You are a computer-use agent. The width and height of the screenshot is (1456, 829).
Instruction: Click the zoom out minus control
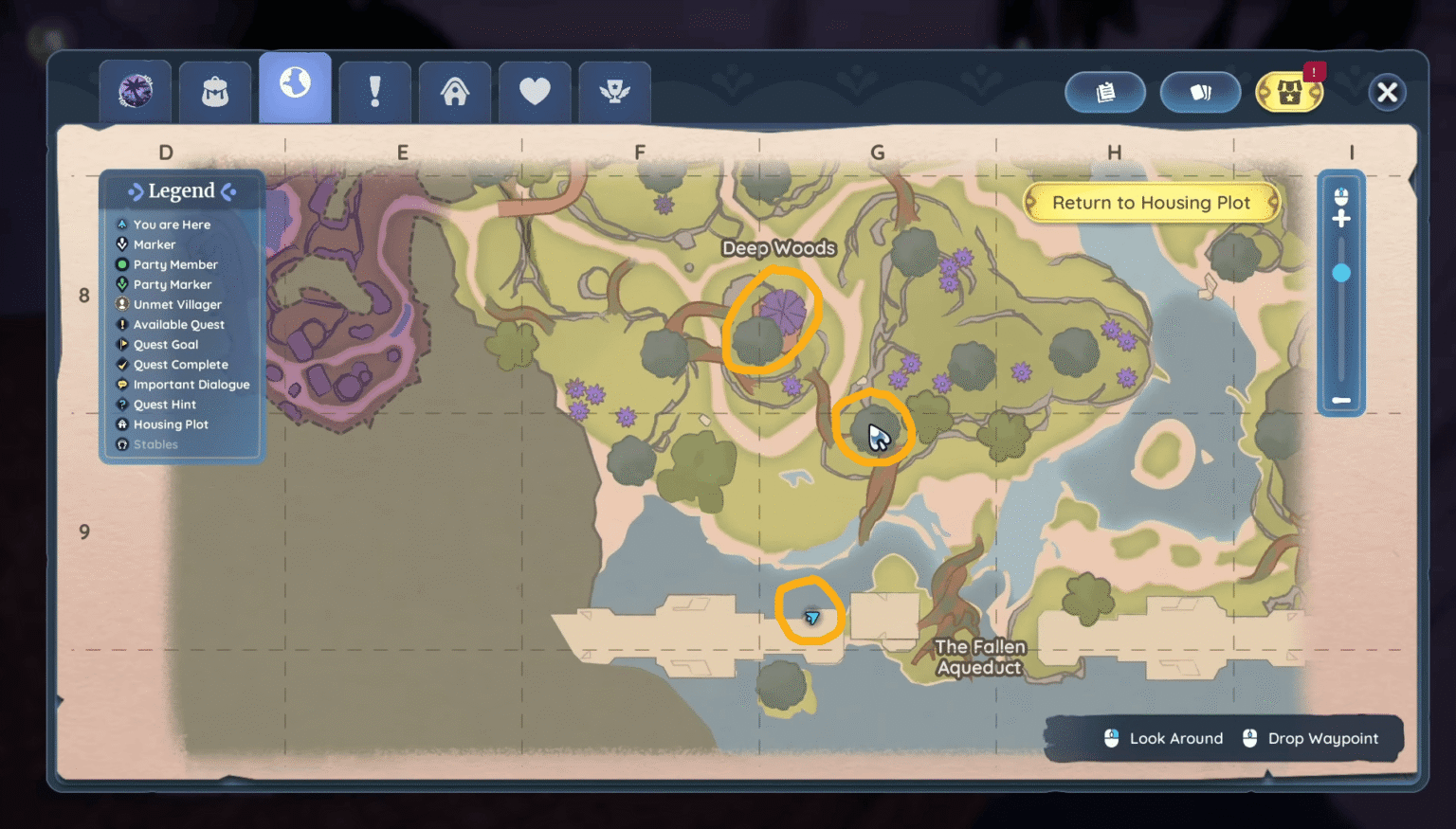tap(1341, 400)
